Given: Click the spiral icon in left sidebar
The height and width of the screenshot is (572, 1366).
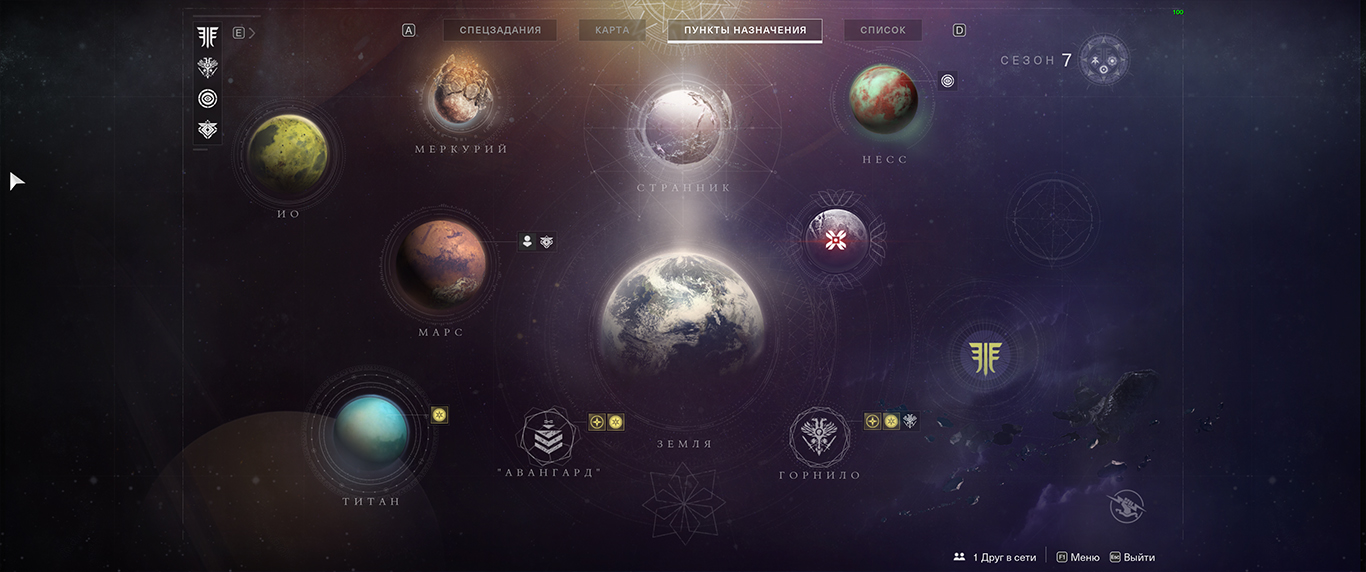Looking at the screenshot, I should coord(207,98).
